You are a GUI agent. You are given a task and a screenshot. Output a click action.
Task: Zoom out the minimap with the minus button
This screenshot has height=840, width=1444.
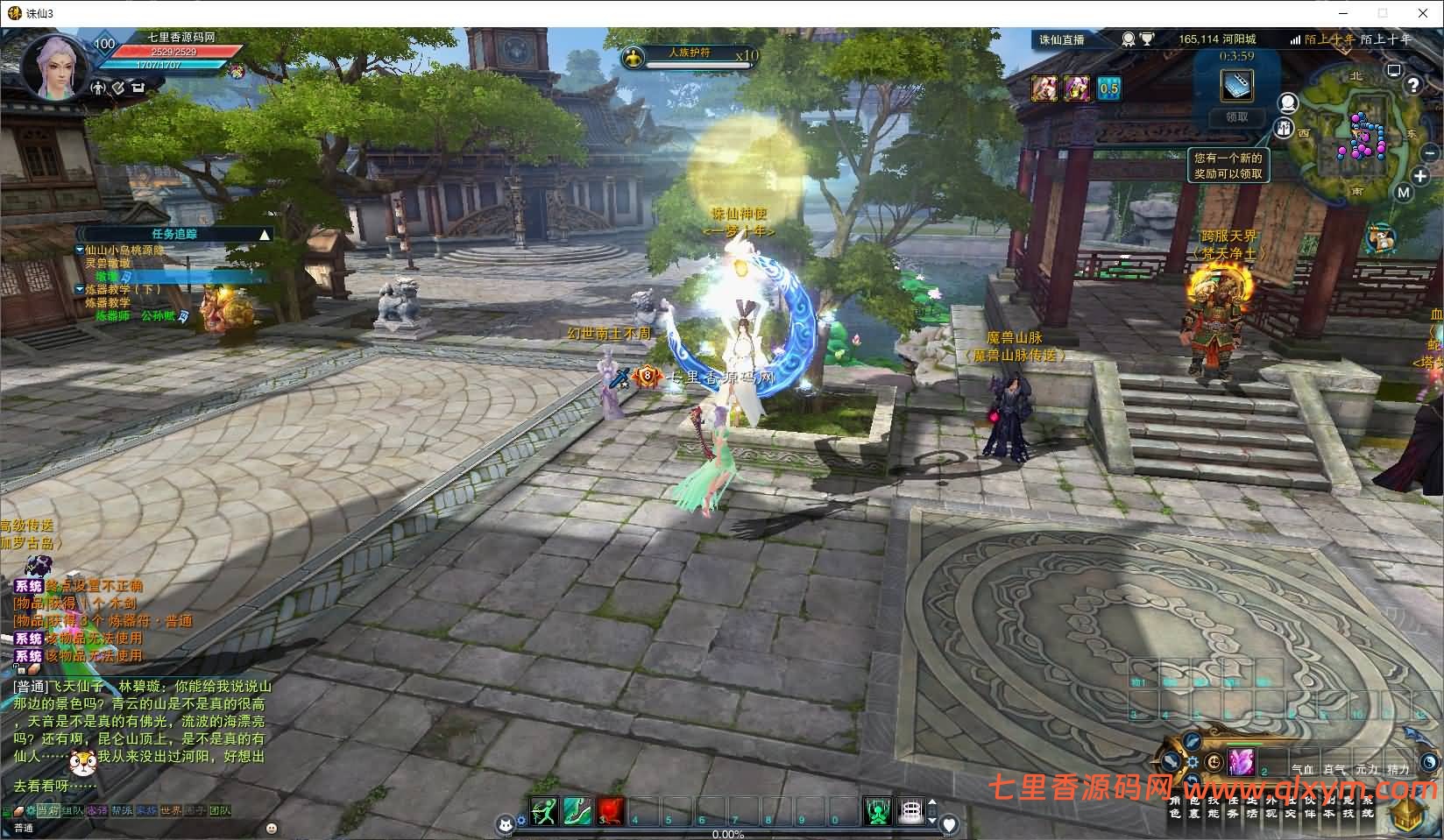pos(1430,153)
